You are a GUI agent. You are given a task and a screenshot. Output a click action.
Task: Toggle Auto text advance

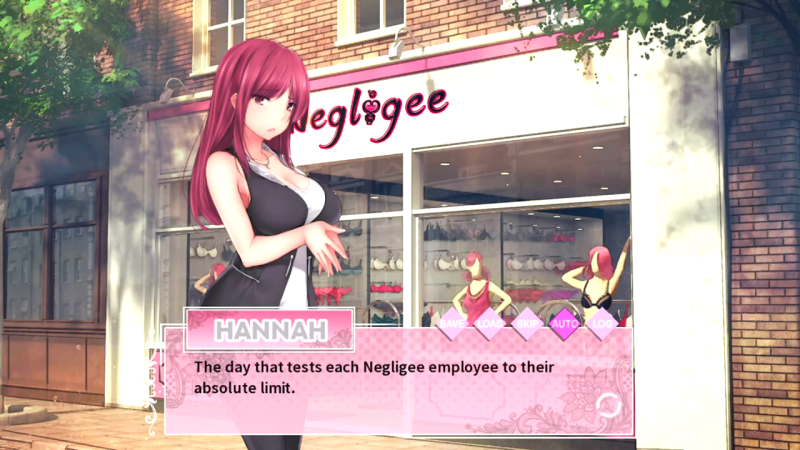[x=565, y=323]
